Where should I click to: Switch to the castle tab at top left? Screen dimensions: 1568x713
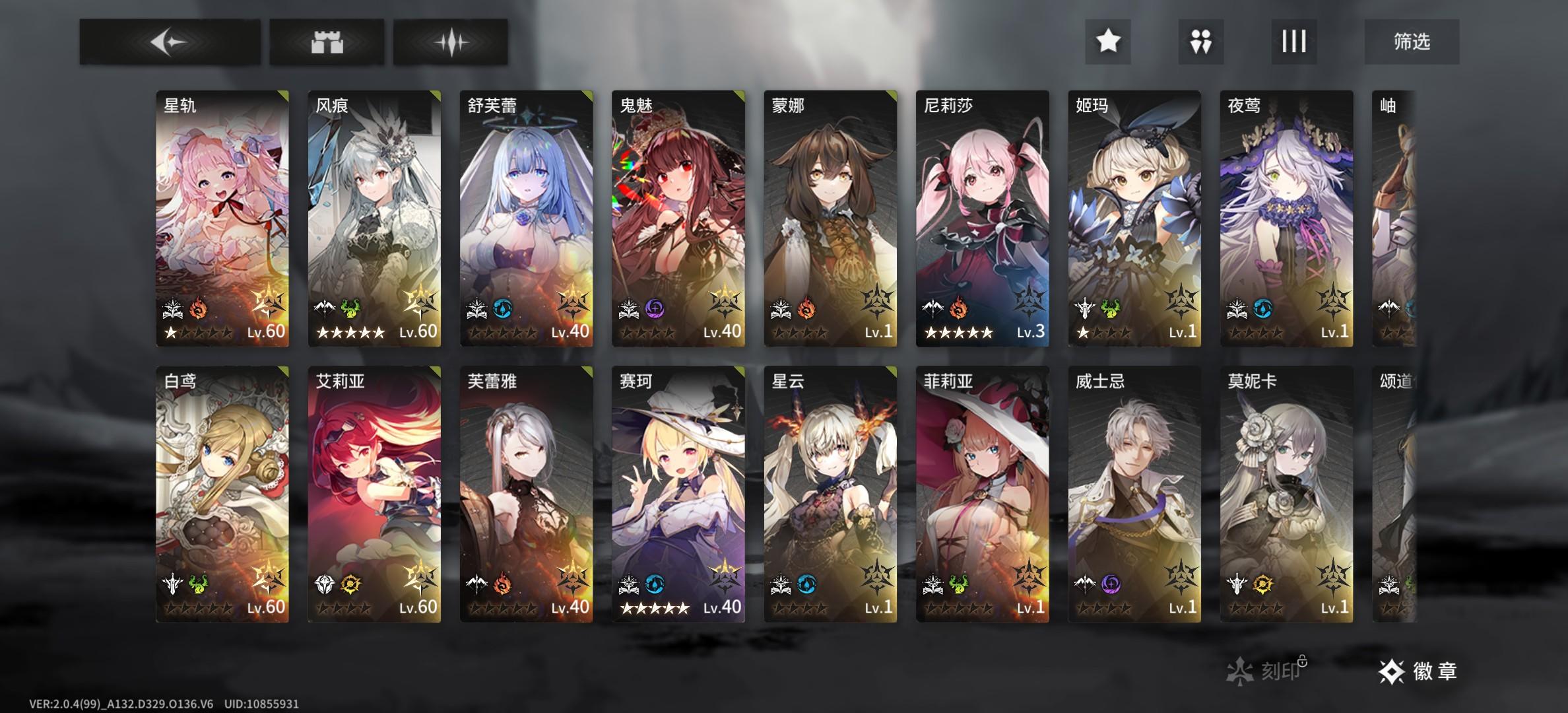pyautogui.click(x=328, y=42)
